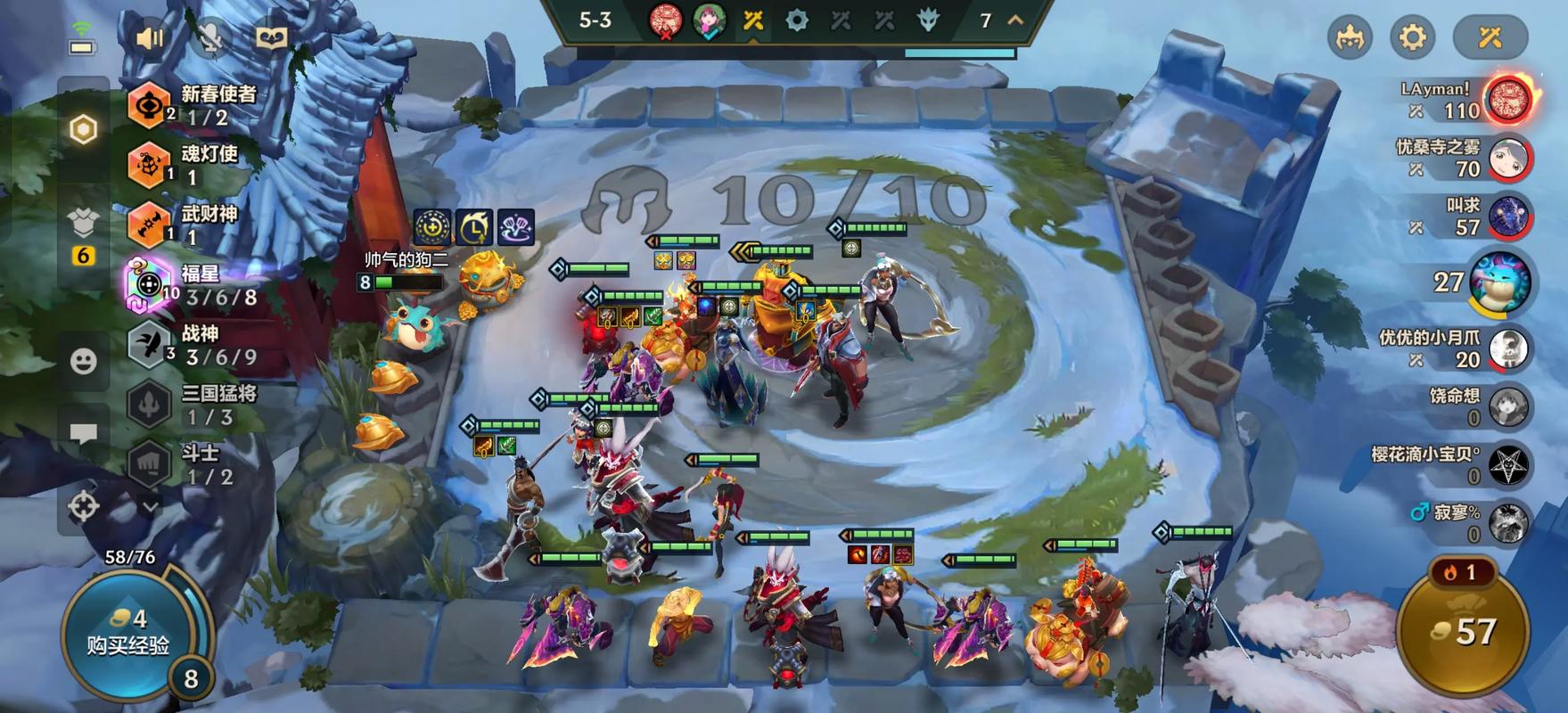This screenshot has height=713, width=1568.
Task: Expand the trait list down arrow
Action: click(x=151, y=506)
